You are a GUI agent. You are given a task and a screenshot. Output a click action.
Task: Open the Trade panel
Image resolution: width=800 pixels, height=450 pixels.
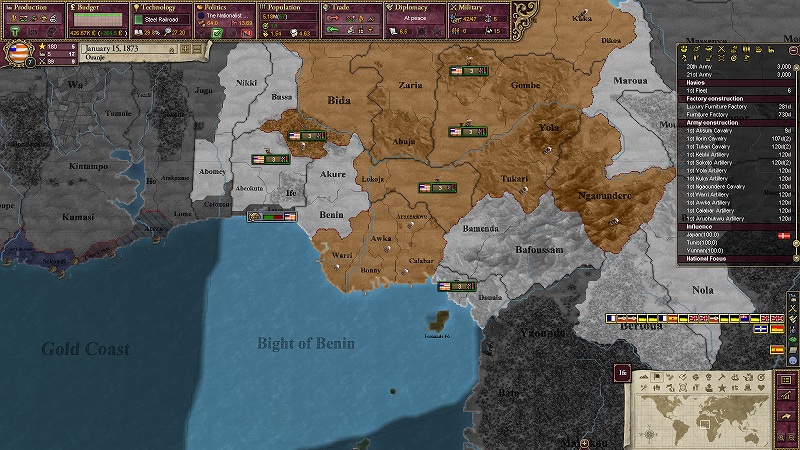[x=352, y=7]
